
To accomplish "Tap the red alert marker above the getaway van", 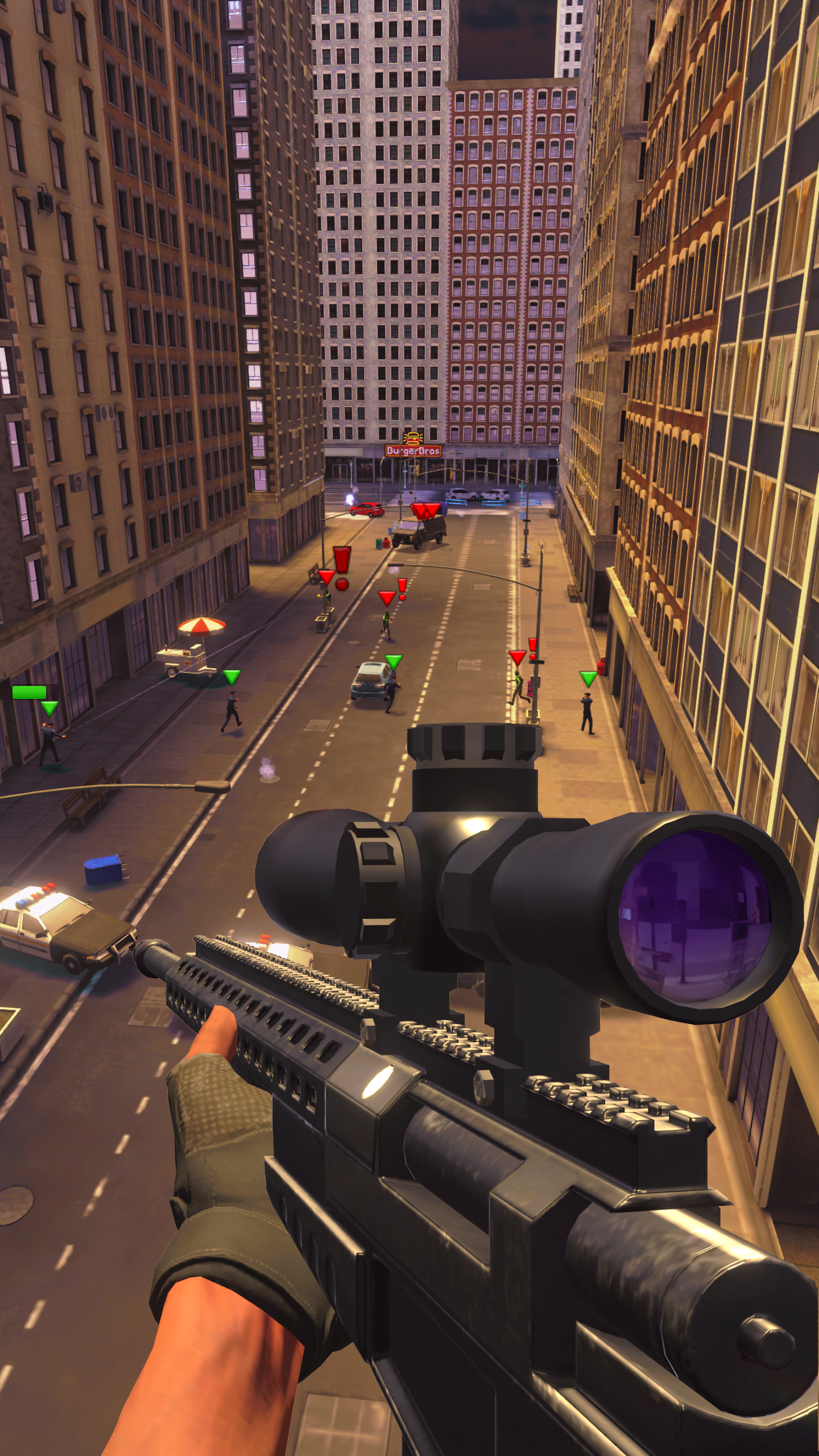I will click(x=425, y=509).
